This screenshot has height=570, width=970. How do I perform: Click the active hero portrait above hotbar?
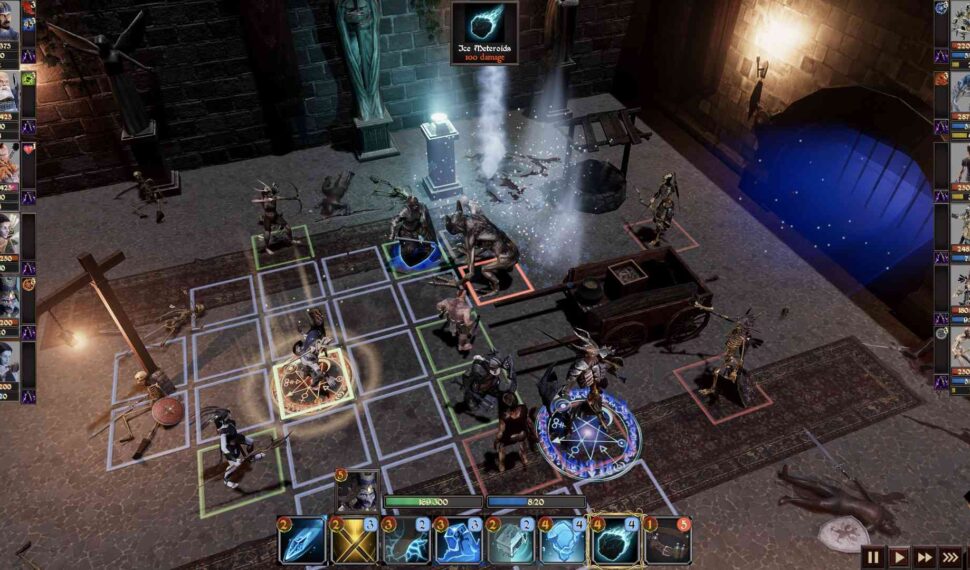[357, 492]
